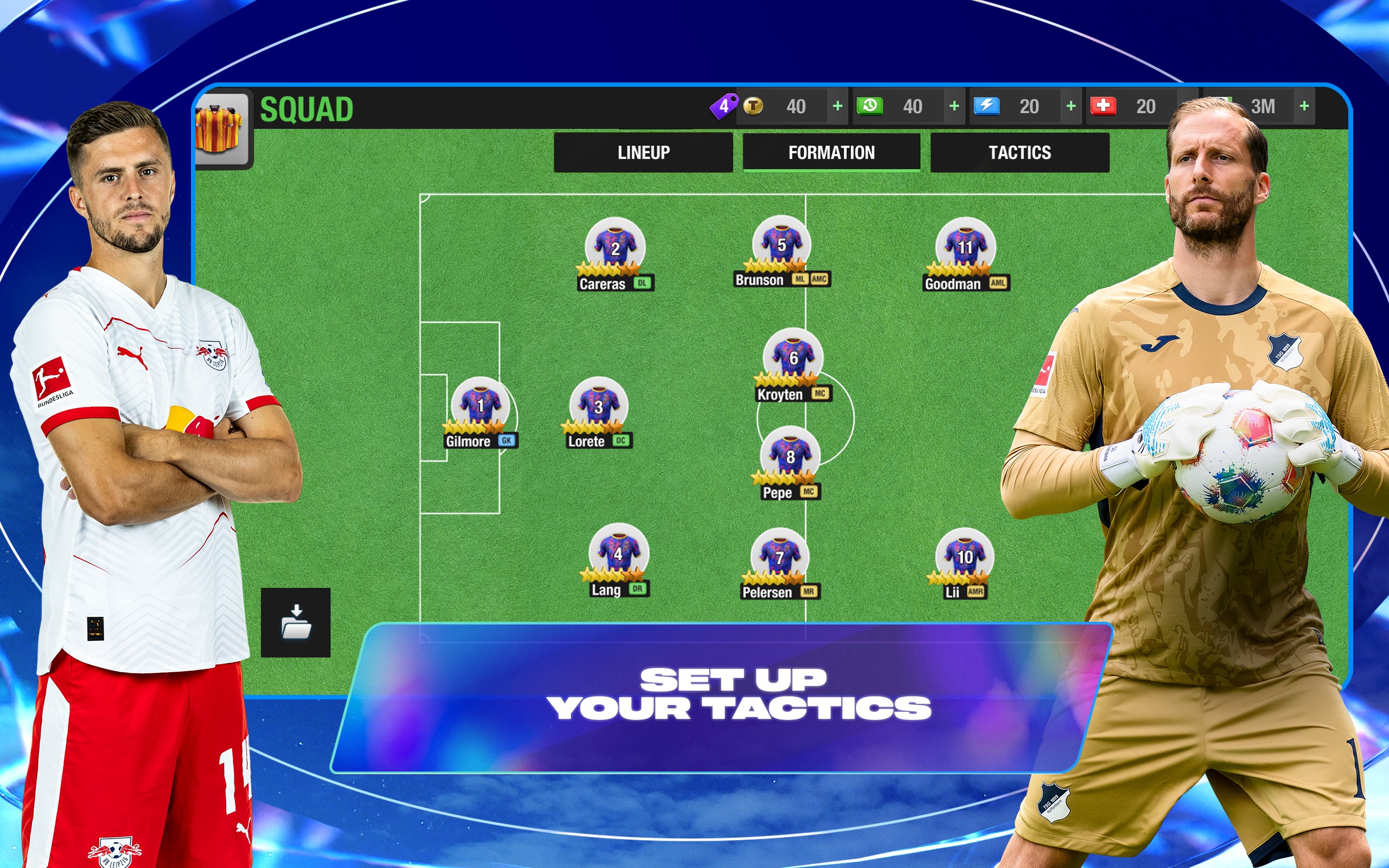Click the green rewind rests icon
The width and height of the screenshot is (1389, 868).
870,106
